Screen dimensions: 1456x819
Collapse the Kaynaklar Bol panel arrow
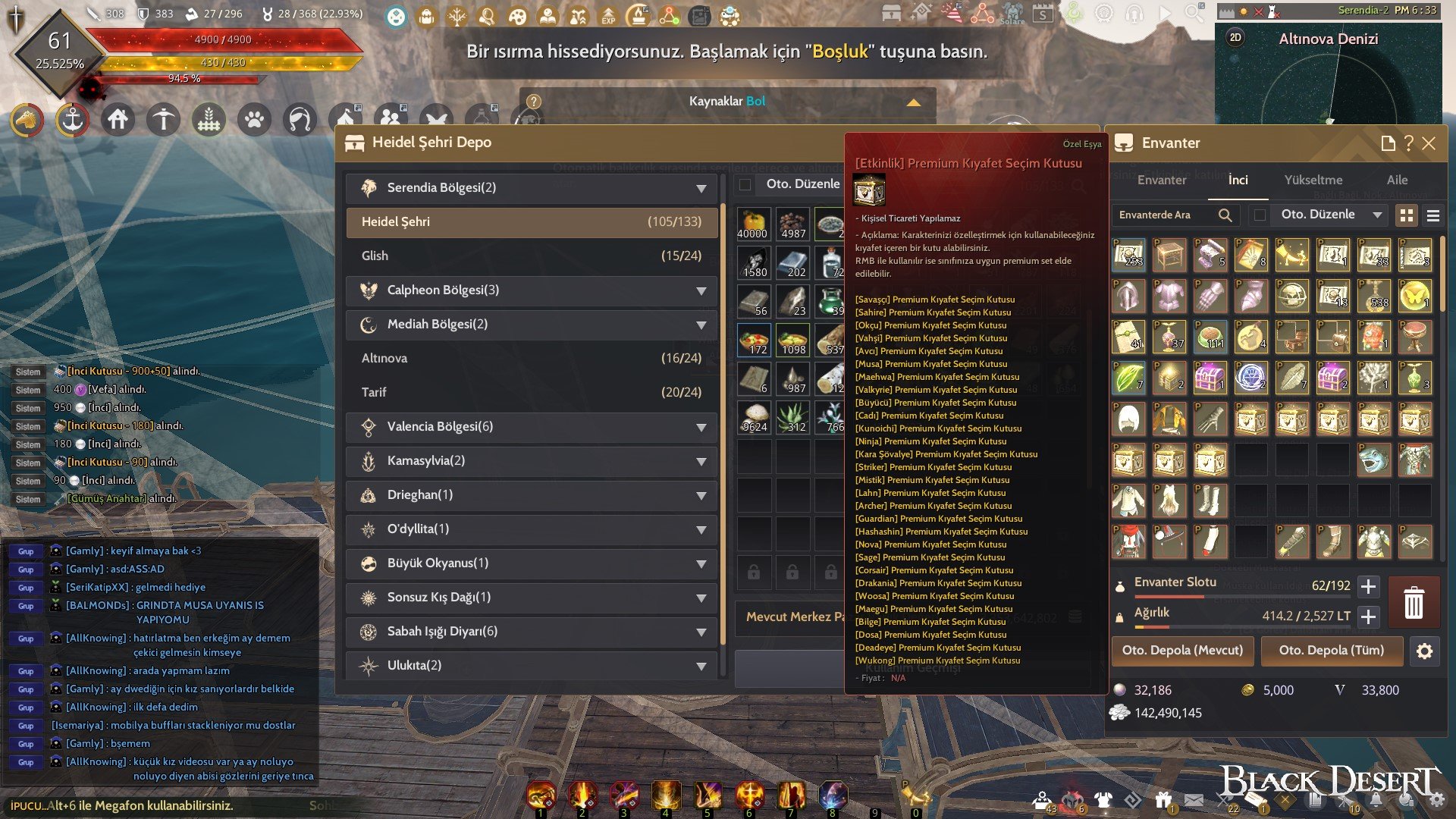click(x=914, y=102)
